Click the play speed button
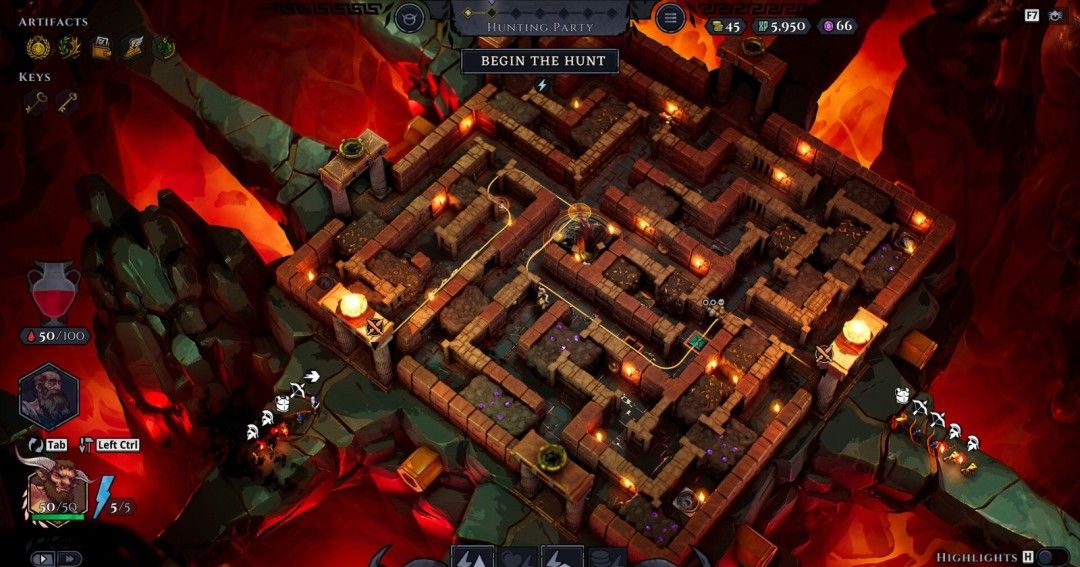Image resolution: width=1080 pixels, height=567 pixels. [x=43, y=559]
